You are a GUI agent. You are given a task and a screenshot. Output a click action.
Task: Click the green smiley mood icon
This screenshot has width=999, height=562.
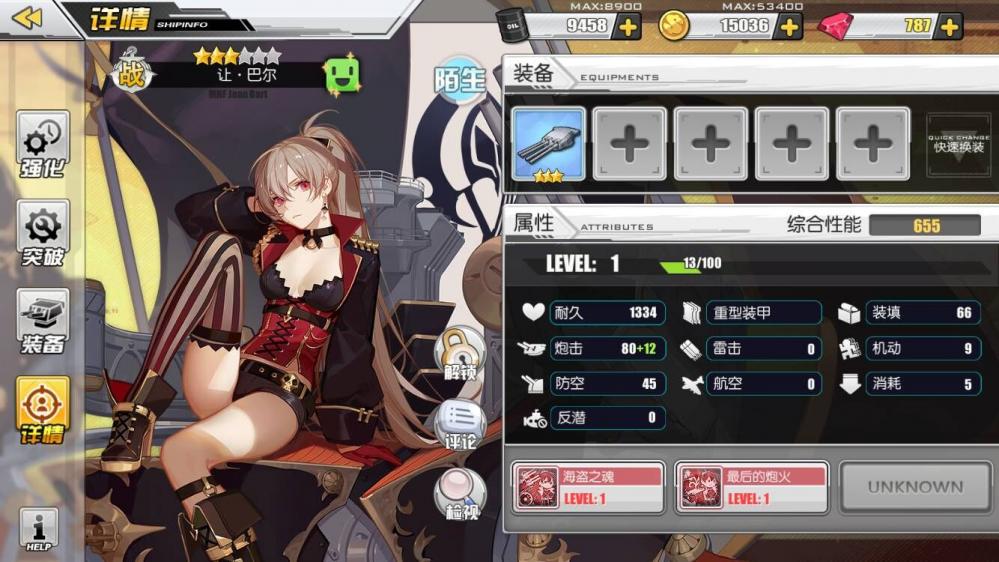[x=342, y=75]
